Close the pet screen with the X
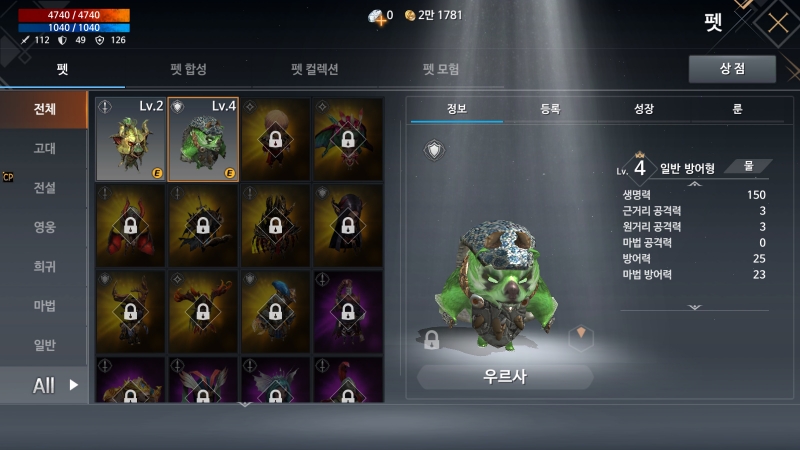The height and width of the screenshot is (450, 800). tap(777, 22)
